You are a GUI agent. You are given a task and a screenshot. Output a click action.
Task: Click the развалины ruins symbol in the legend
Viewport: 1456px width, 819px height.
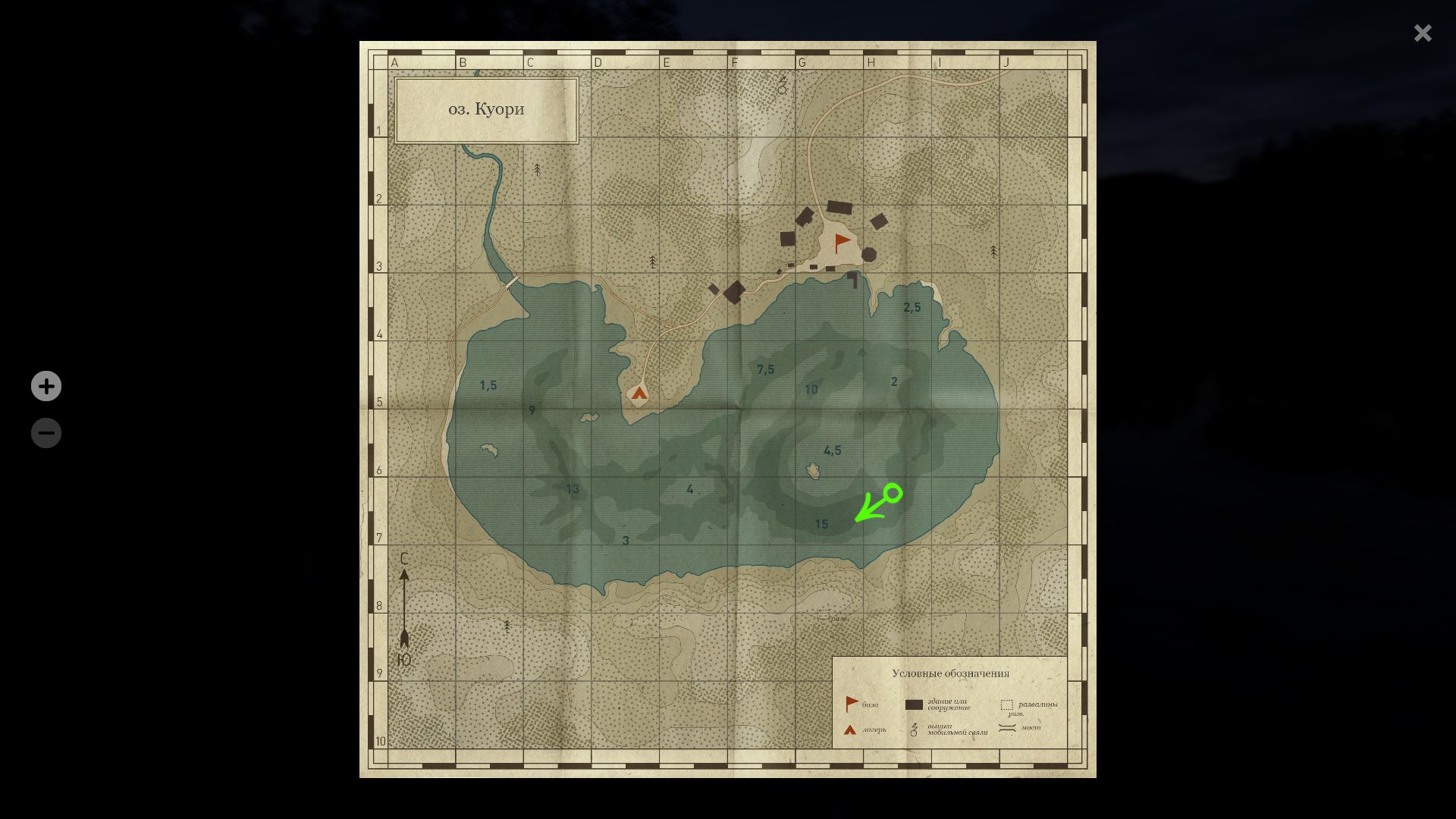[1006, 704]
